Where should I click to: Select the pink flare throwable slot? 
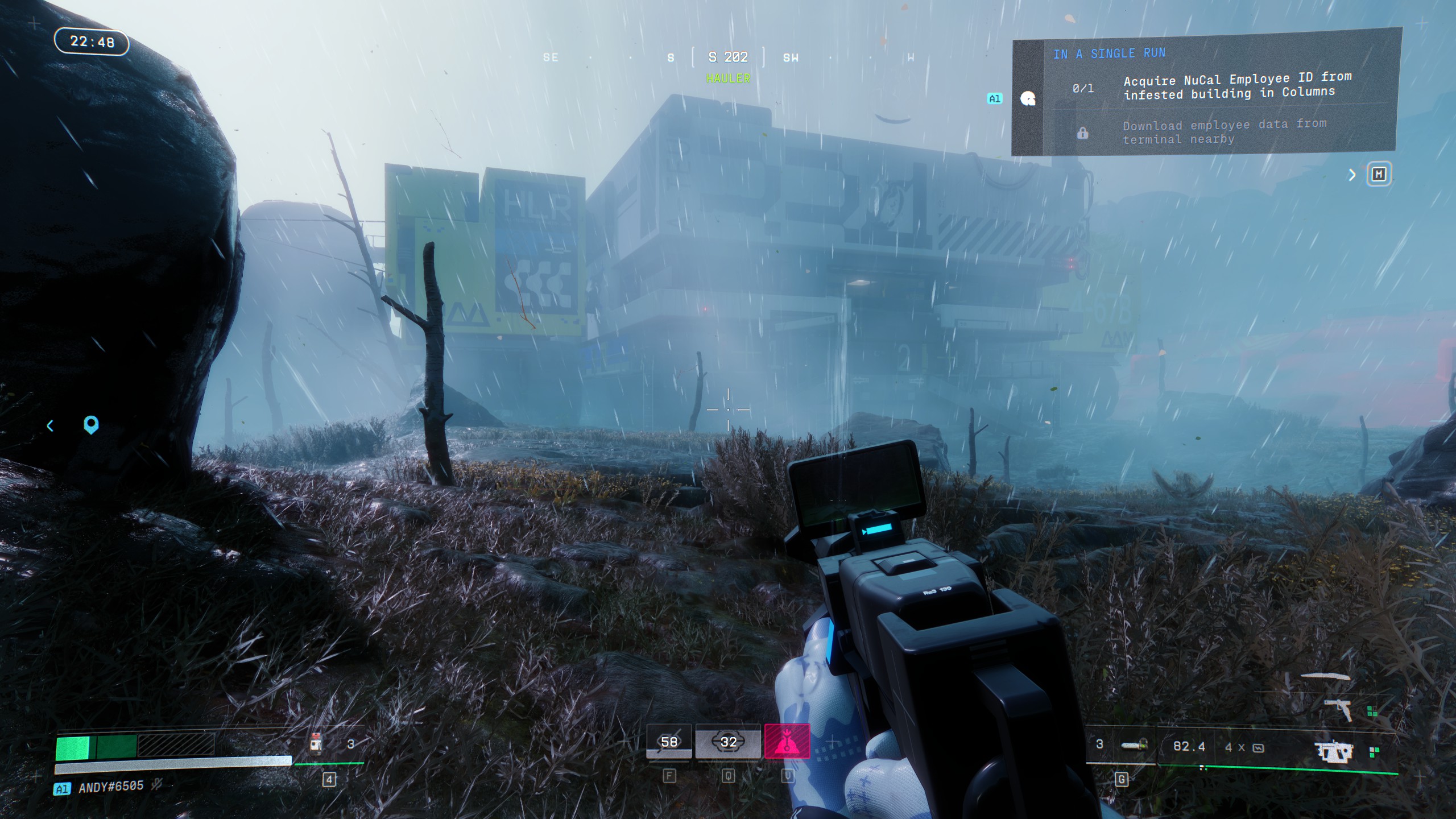[x=792, y=742]
